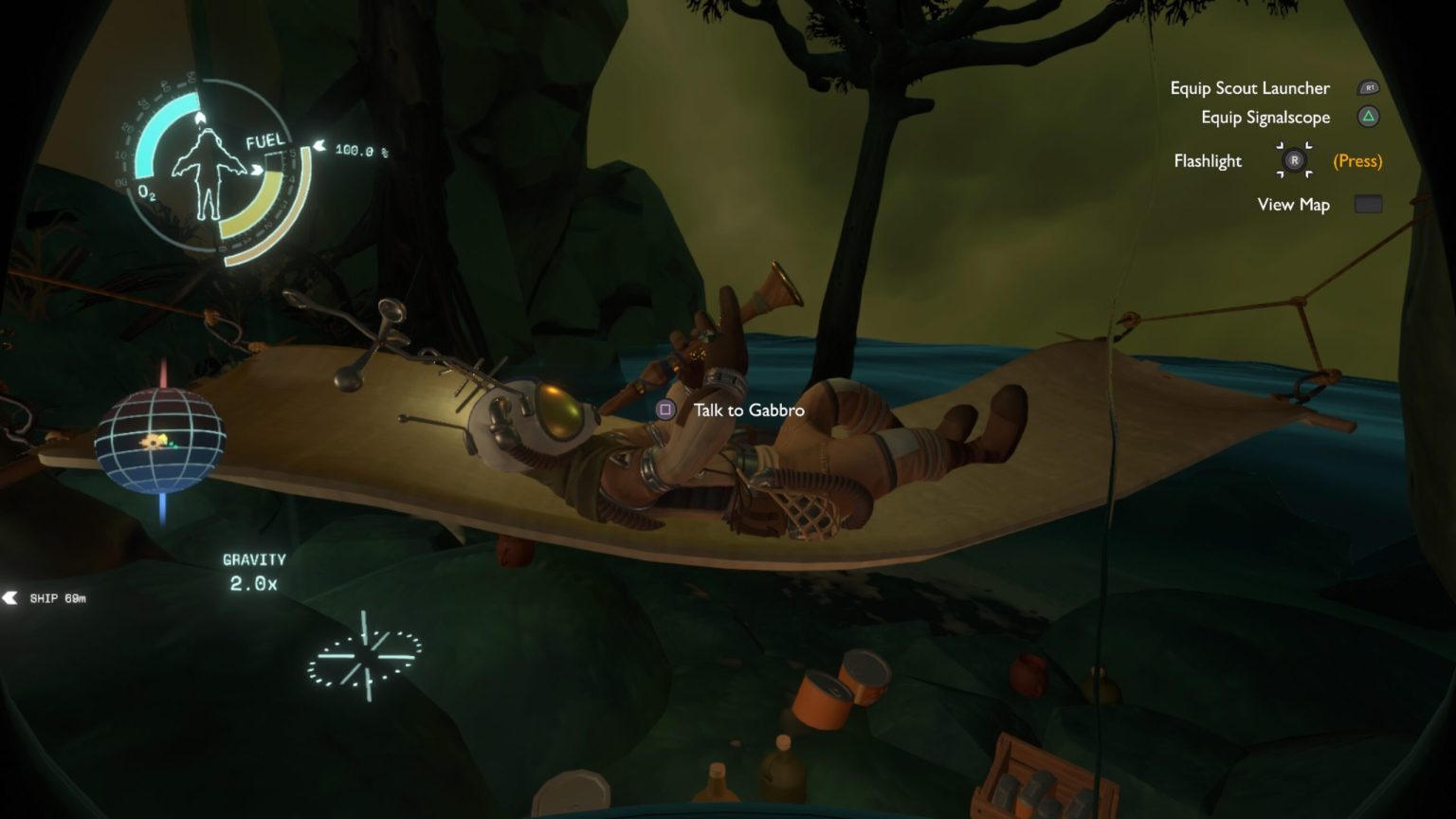Click the fuel readout showing 100.0 %
This screenshot has height=819, width=1456.
coord(361,148)
